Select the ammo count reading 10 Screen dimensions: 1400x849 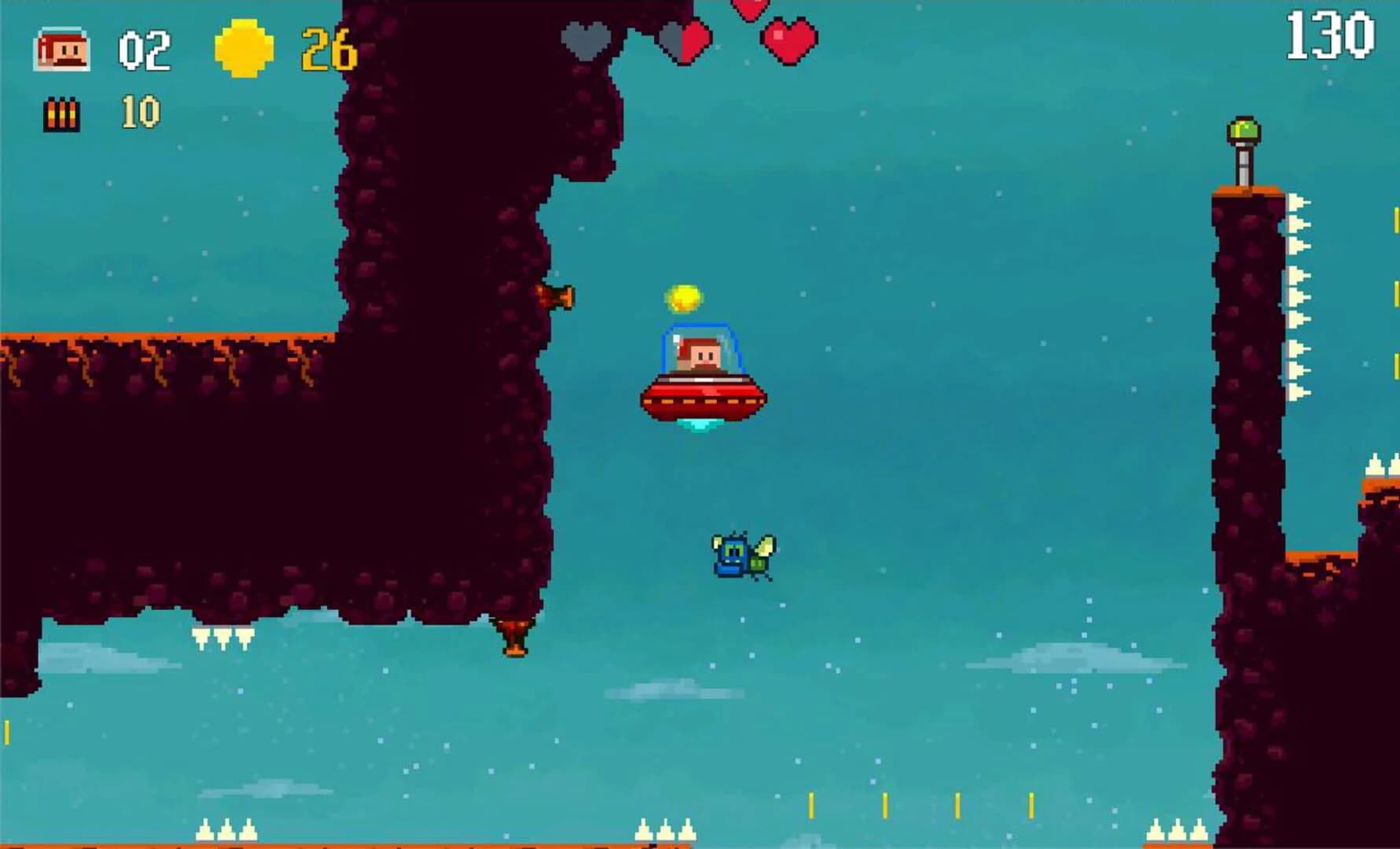click(141, 111)
